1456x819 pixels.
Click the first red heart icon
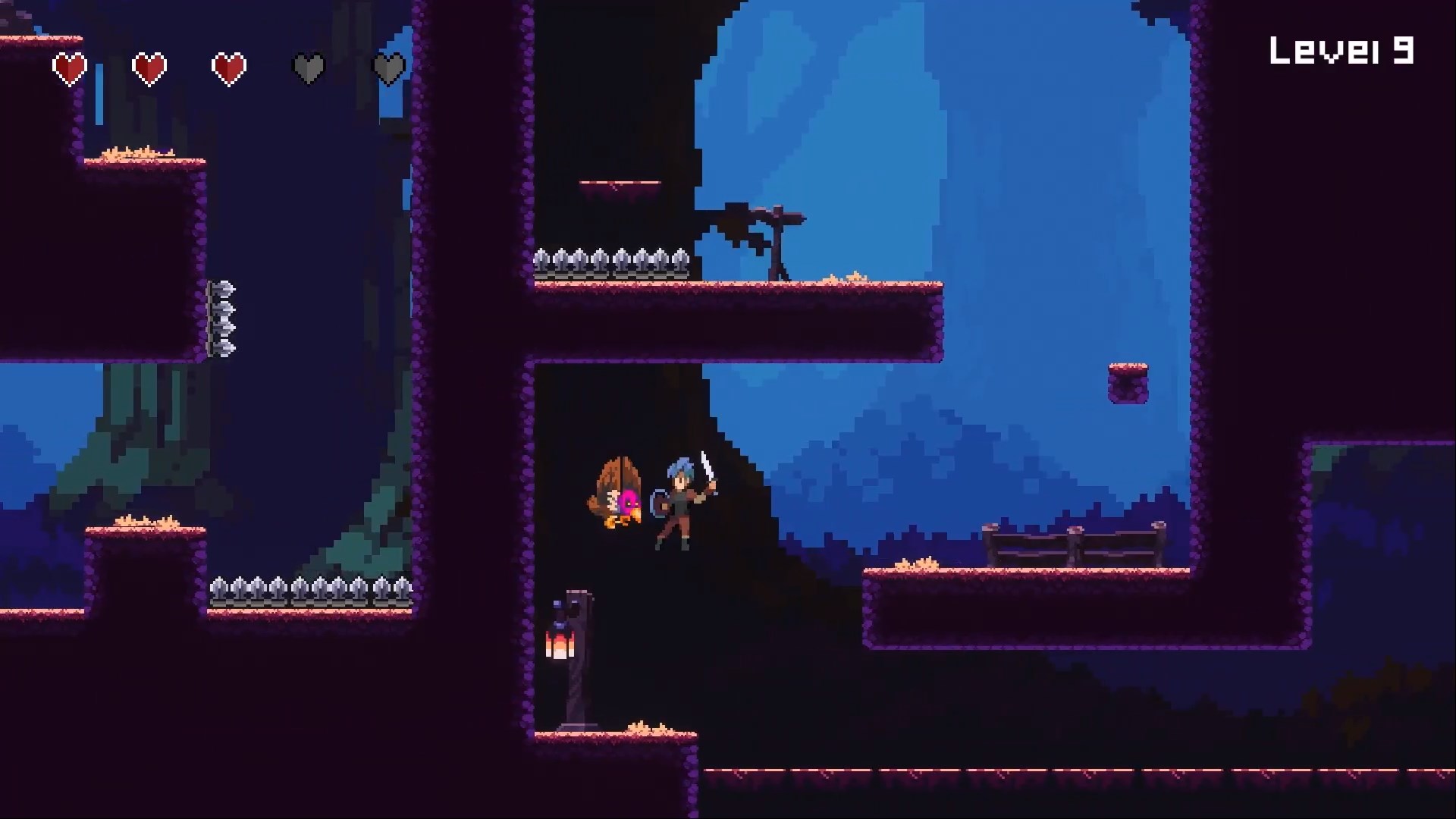coord(71,67)
